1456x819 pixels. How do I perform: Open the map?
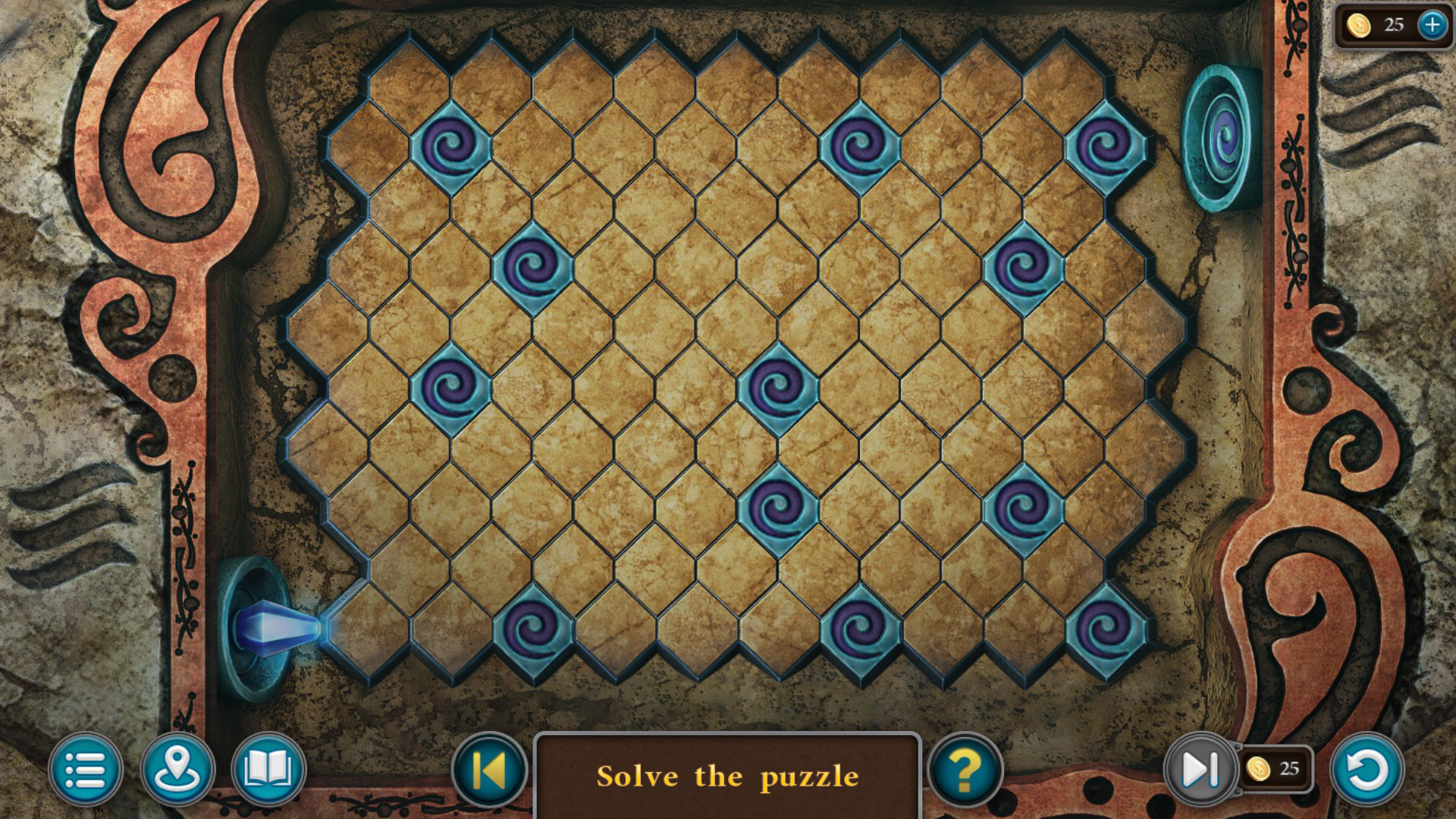177,769
